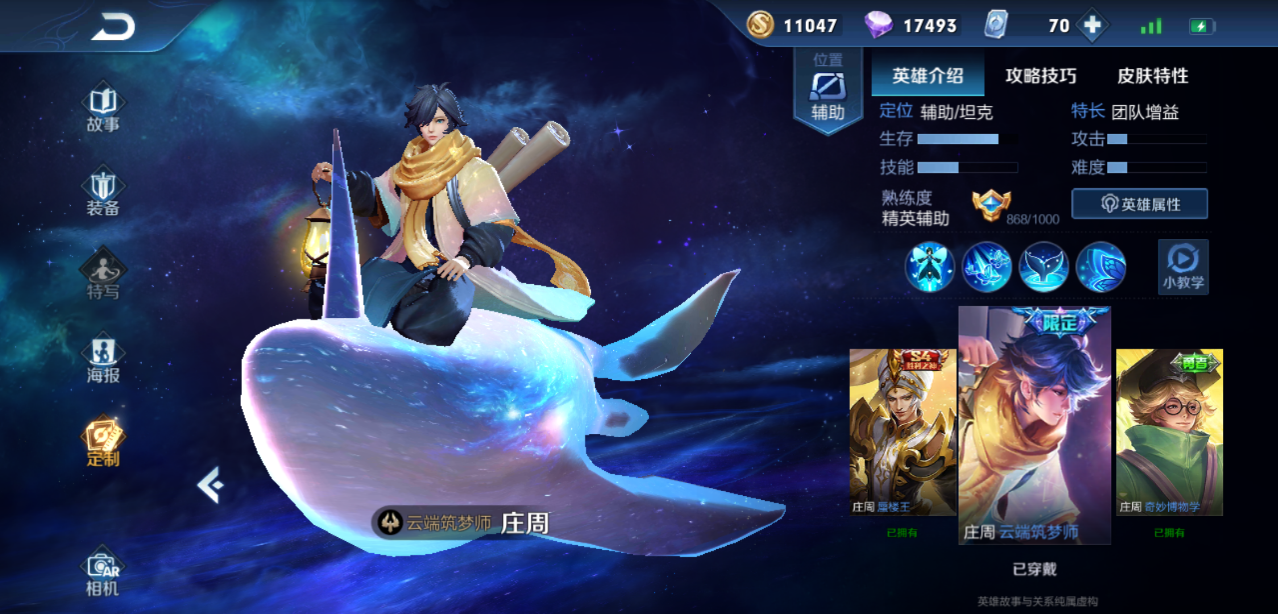
Task: Add more vouchers with the plus button
Action: (1093, 26)
